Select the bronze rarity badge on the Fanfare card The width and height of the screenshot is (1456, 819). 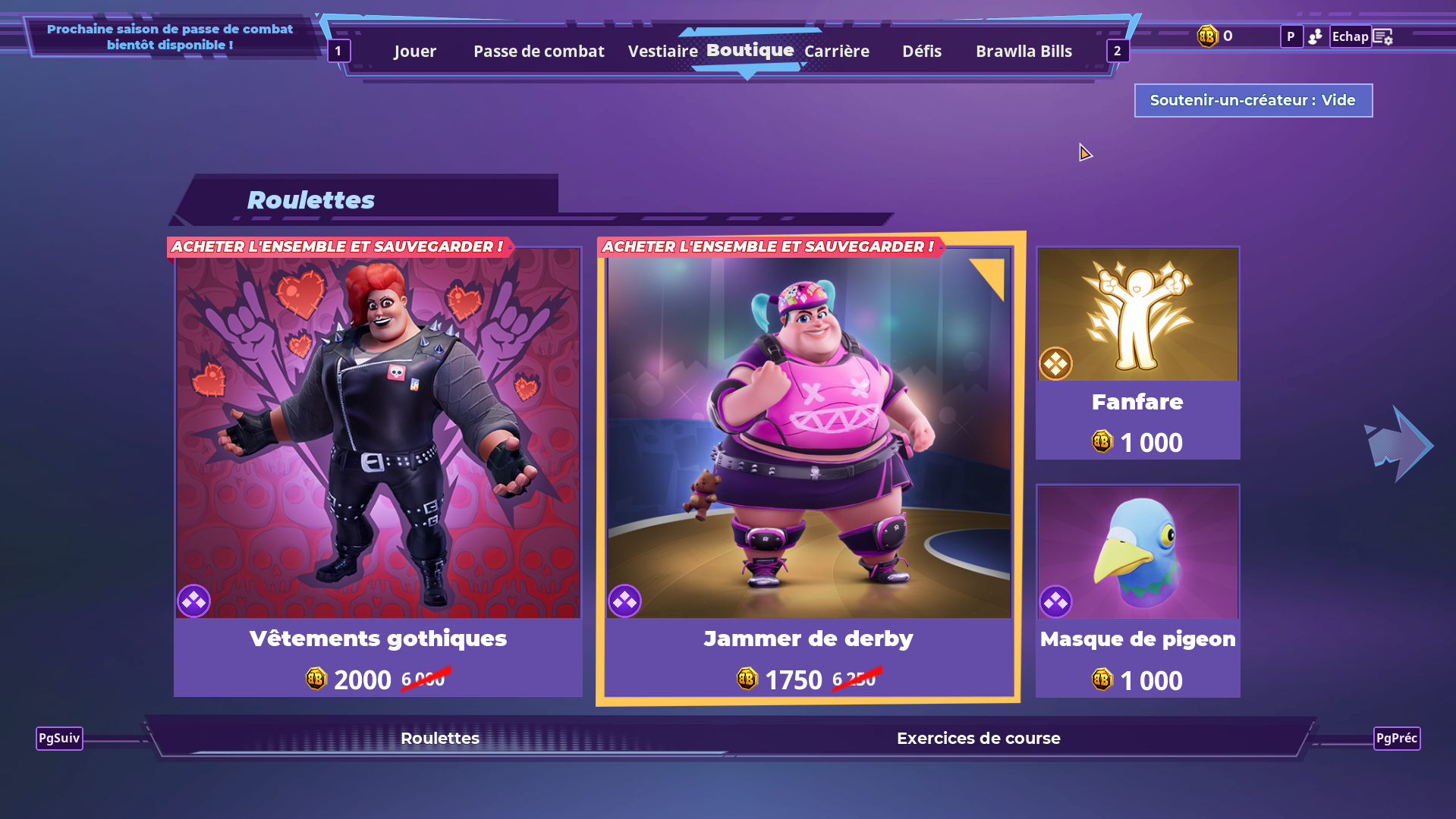(1055, 363)
